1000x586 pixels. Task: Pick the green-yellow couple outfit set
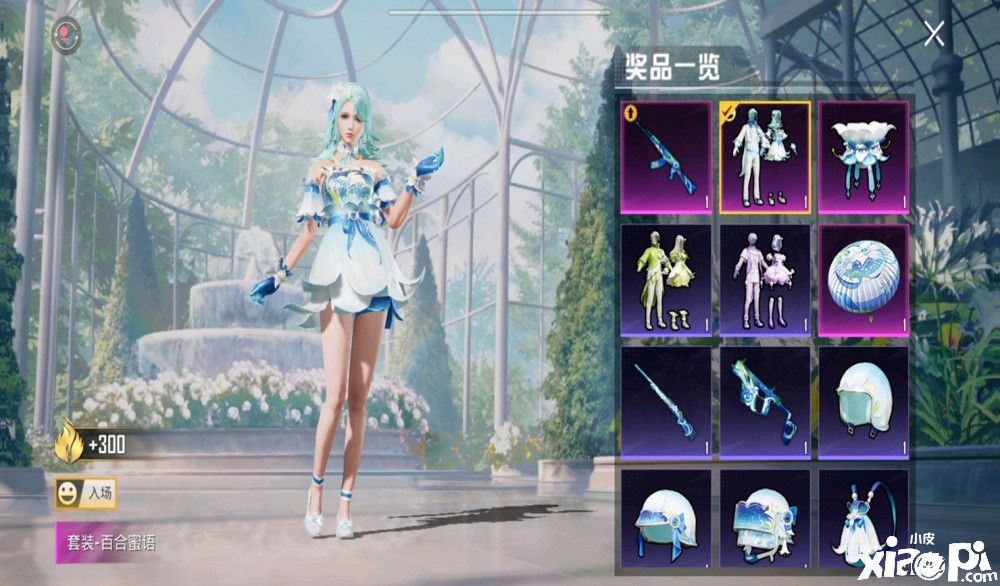coord(666,279)
